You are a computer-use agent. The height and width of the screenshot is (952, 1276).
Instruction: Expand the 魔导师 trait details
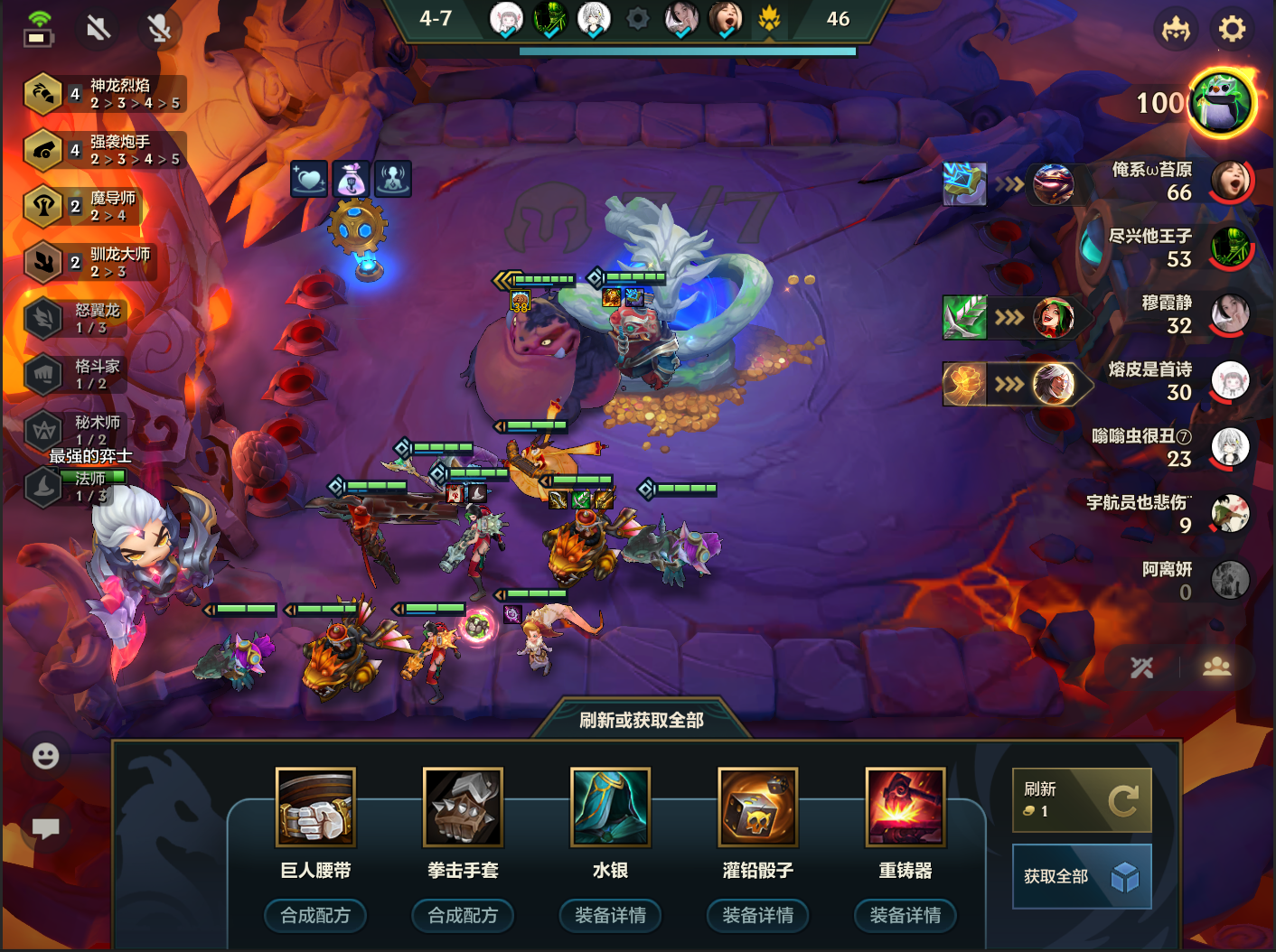pos(43,205)
